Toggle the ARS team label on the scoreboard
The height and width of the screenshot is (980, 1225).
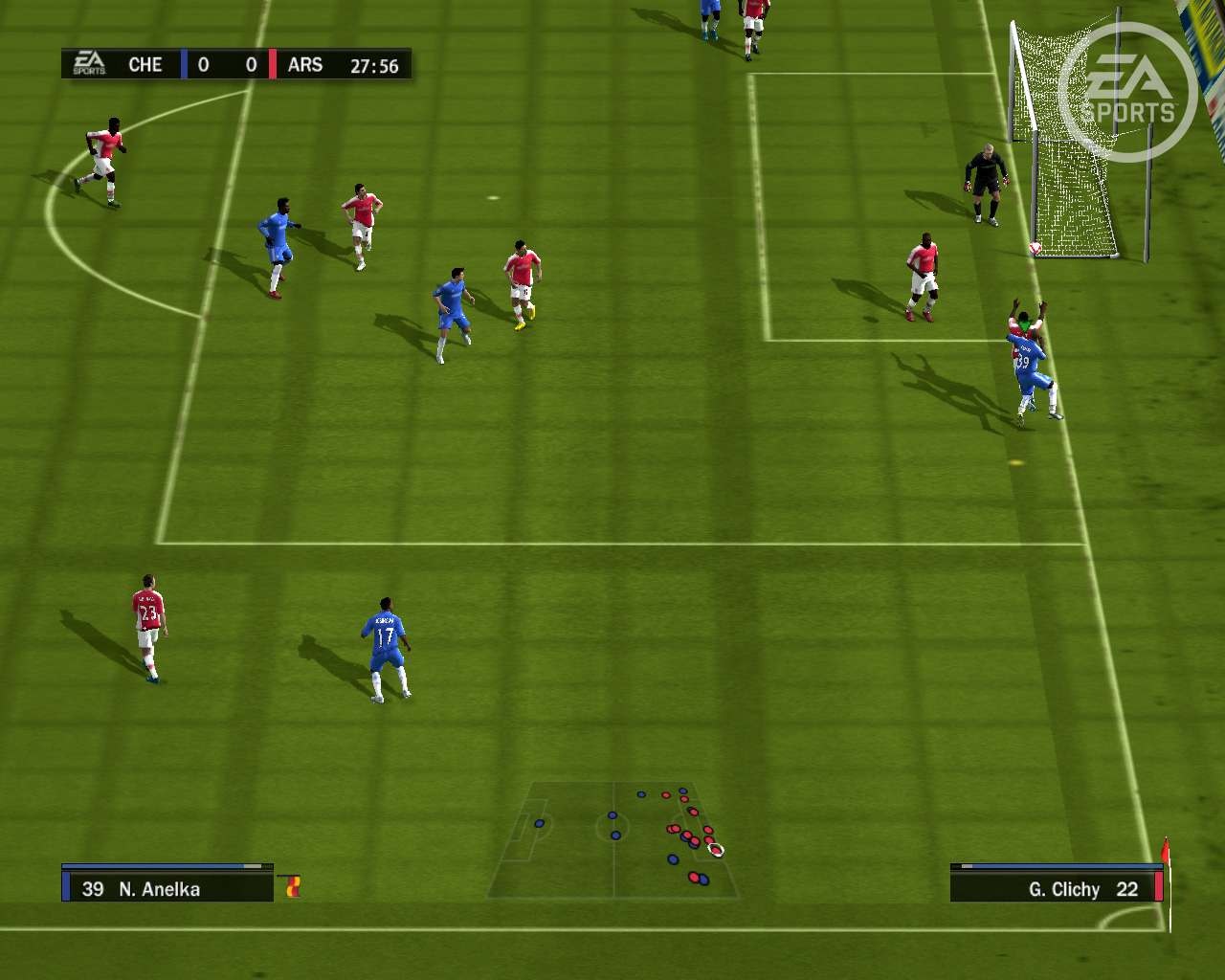click(306, 64)
